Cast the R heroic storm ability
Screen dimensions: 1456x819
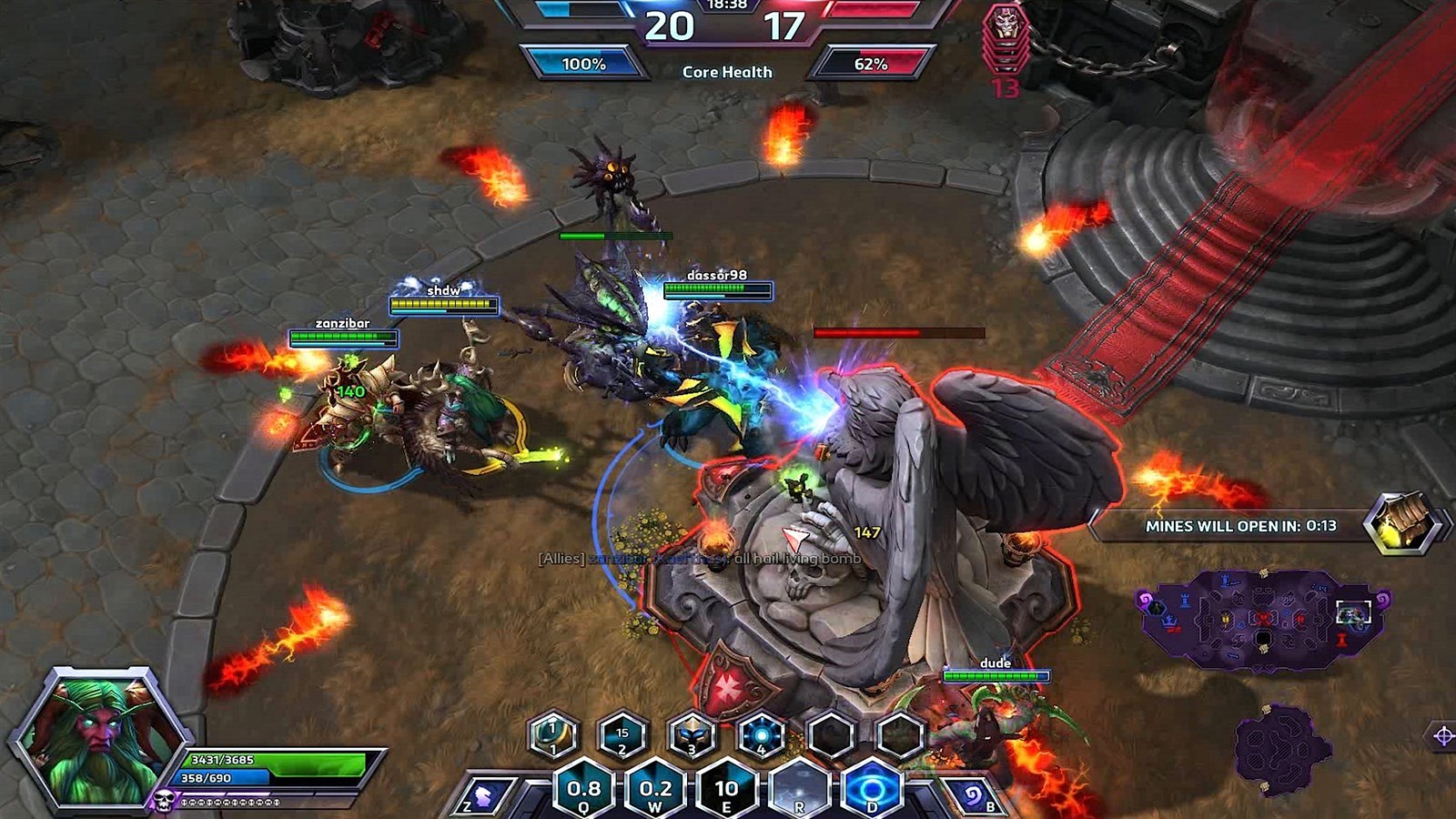799,789
